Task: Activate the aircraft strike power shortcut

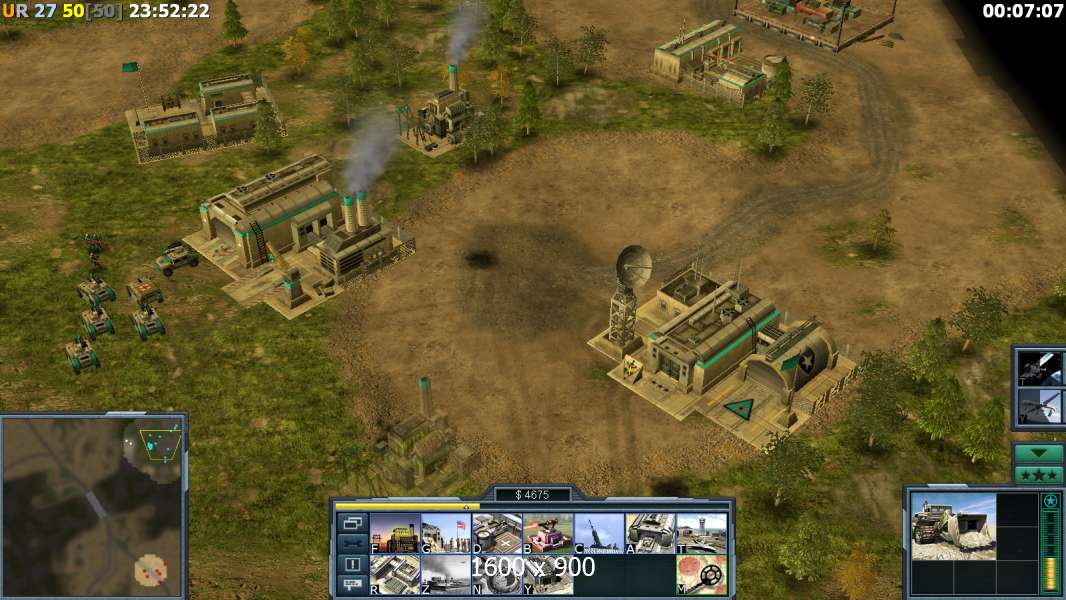Action: tap(1040, 406)
